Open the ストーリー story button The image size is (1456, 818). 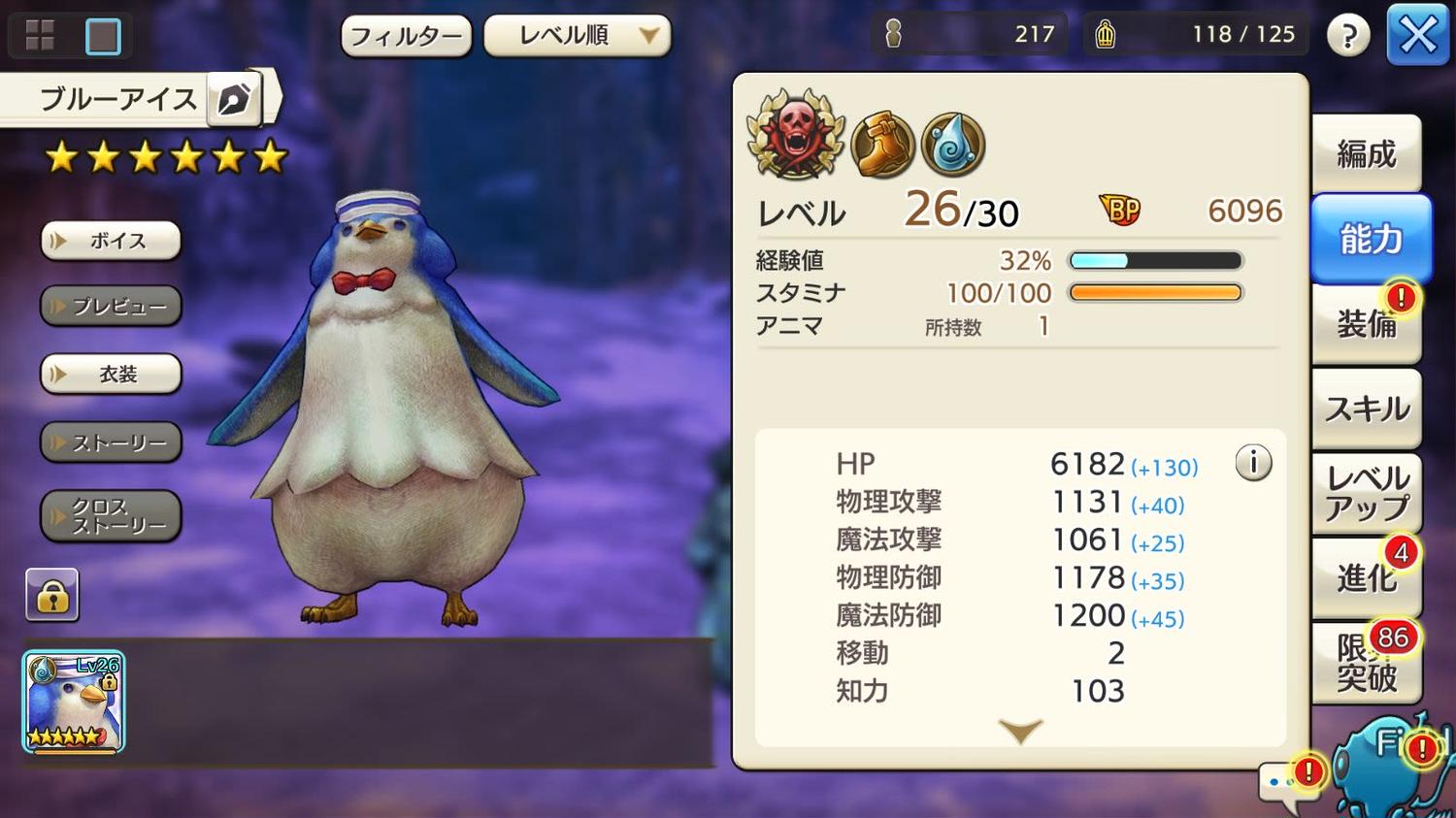111,442
